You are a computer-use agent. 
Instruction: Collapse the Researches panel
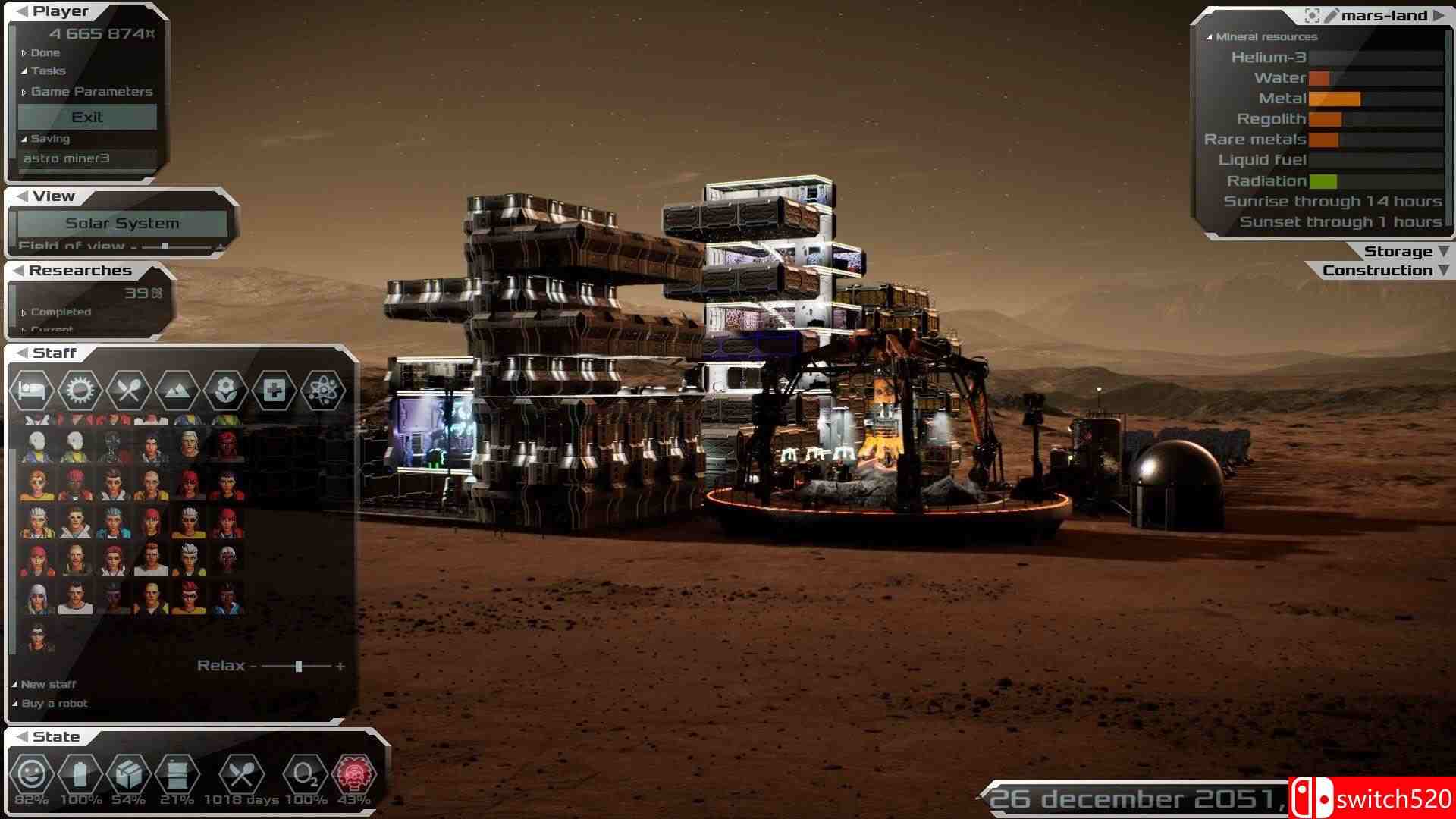(20, 270)
